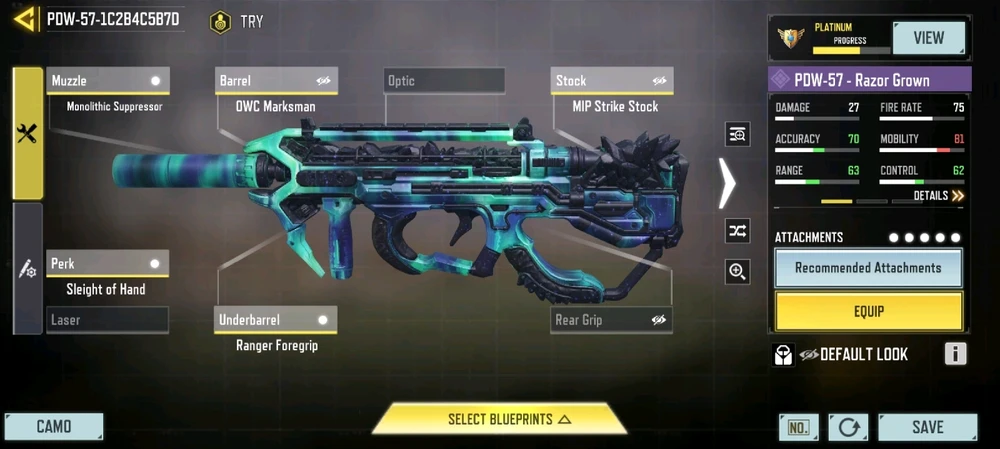The height and width of the screenshot is (449, 1000).
Task: Show Recommended Attachments
Action: (868, 268)
